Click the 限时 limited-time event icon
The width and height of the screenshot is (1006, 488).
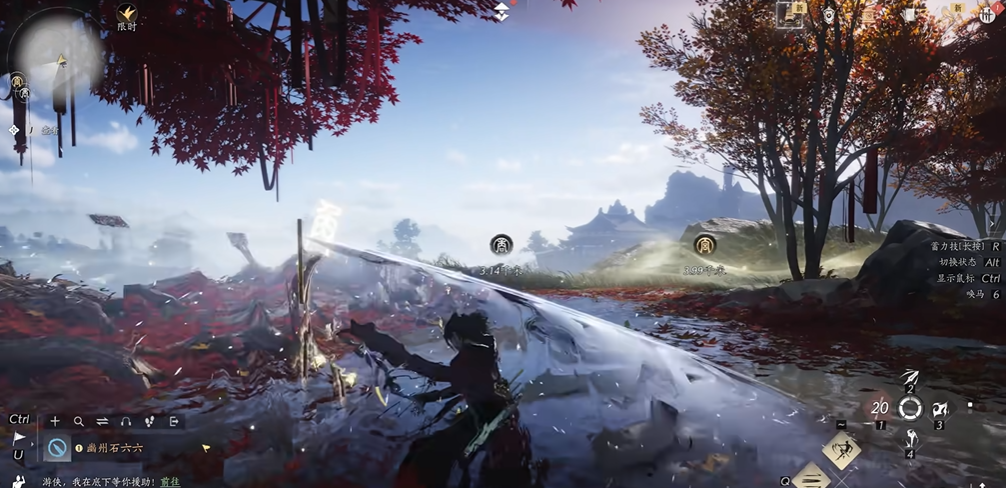(127, 14)
